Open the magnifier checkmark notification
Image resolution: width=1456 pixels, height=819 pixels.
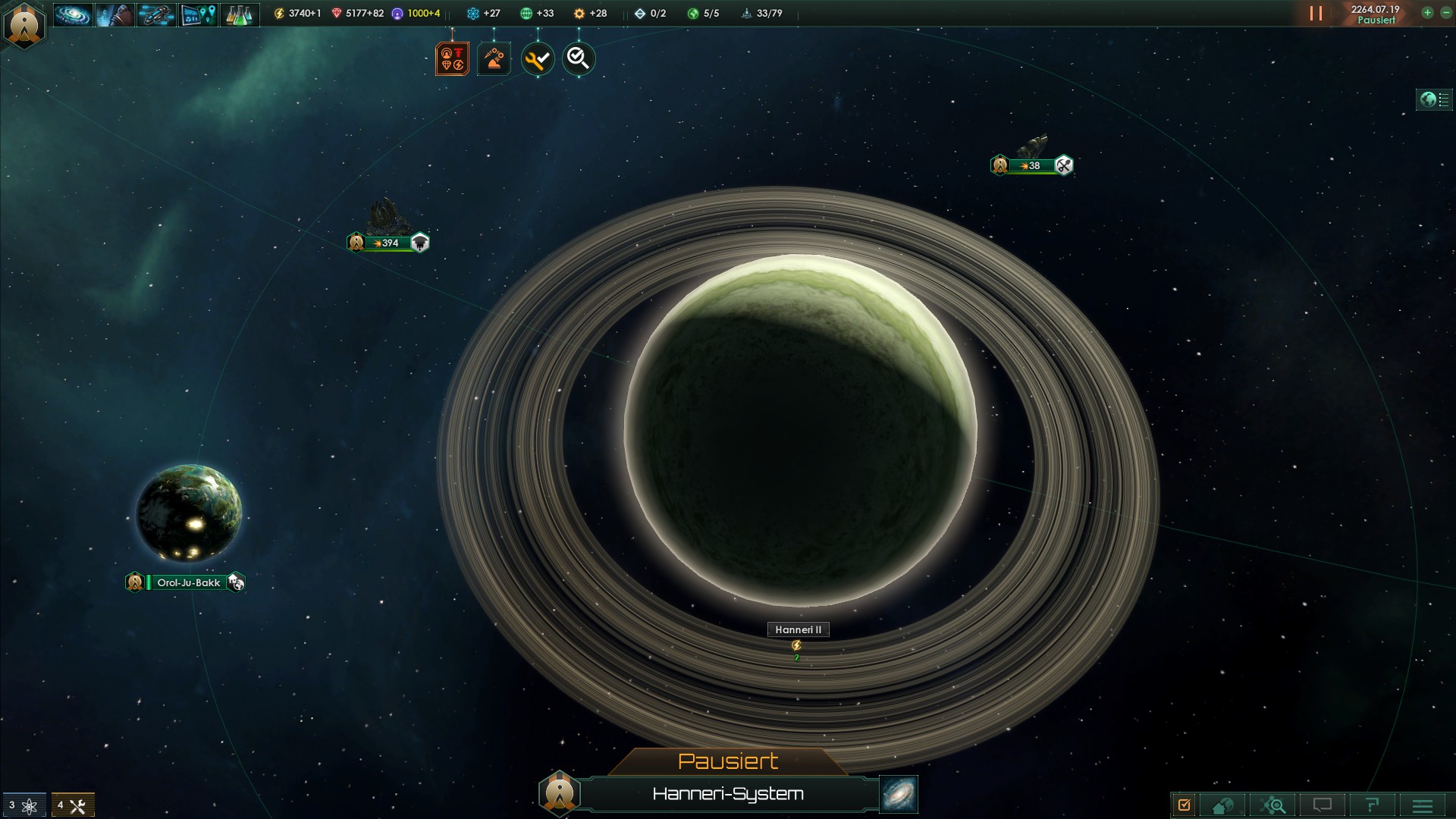(579, 58)
